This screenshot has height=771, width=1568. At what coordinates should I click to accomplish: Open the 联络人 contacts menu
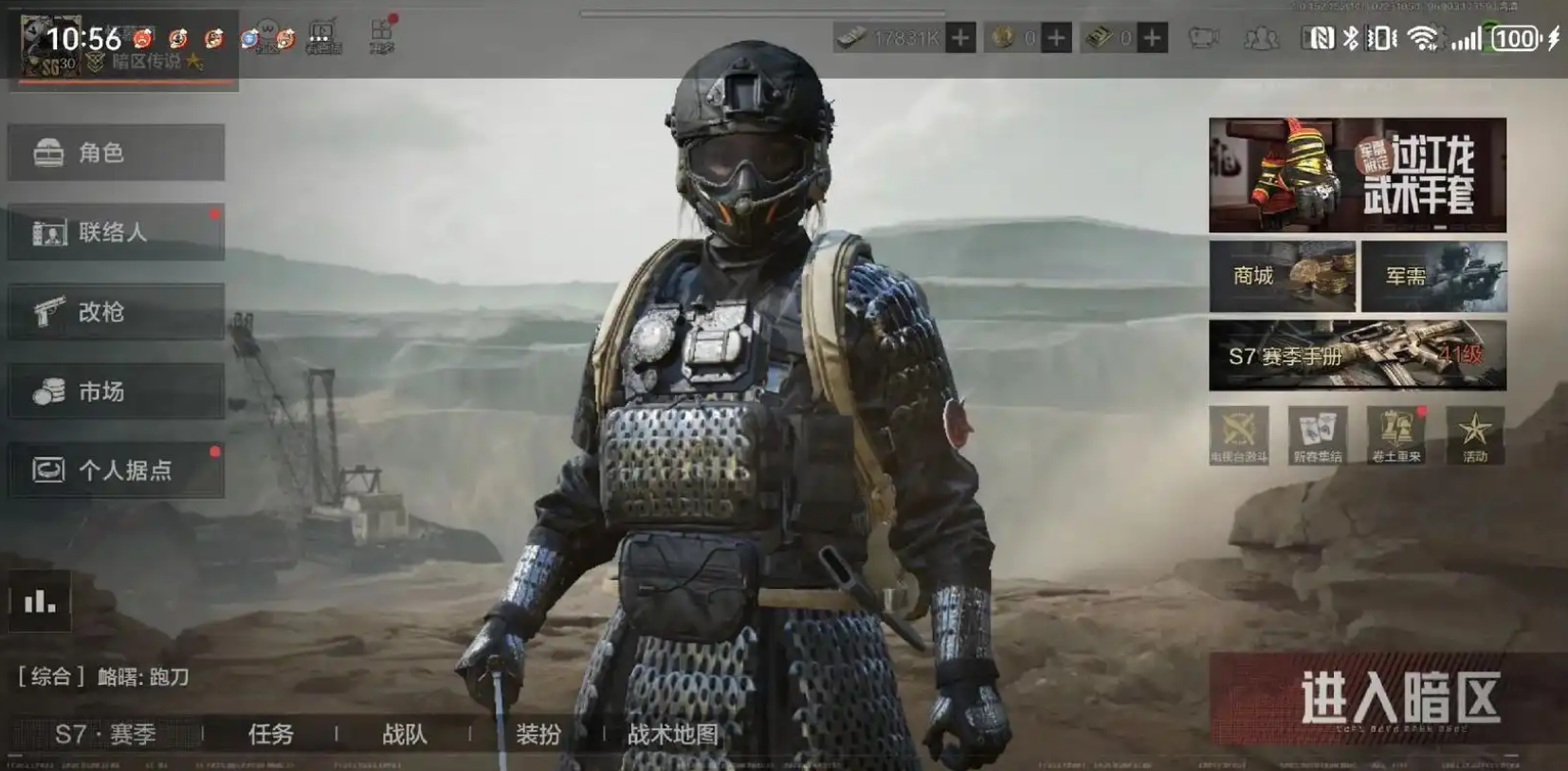point(116,232)
